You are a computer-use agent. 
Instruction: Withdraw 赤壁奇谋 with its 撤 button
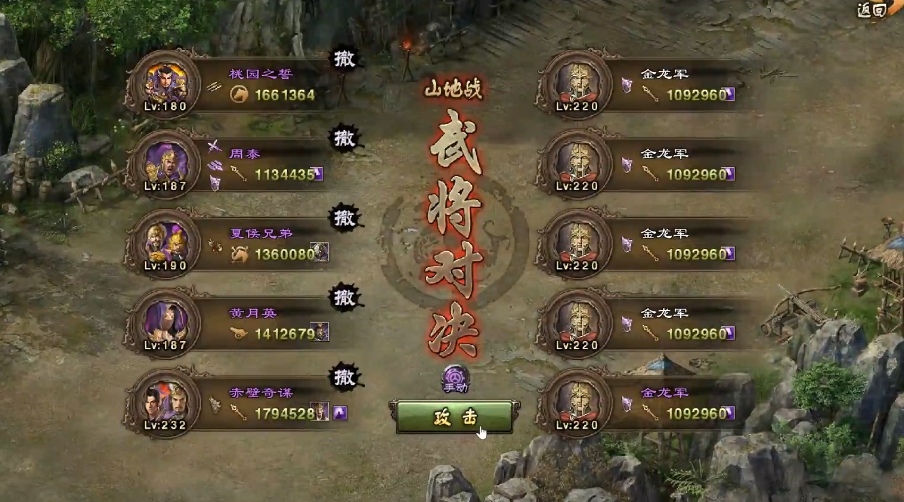(x=346, y=377)
